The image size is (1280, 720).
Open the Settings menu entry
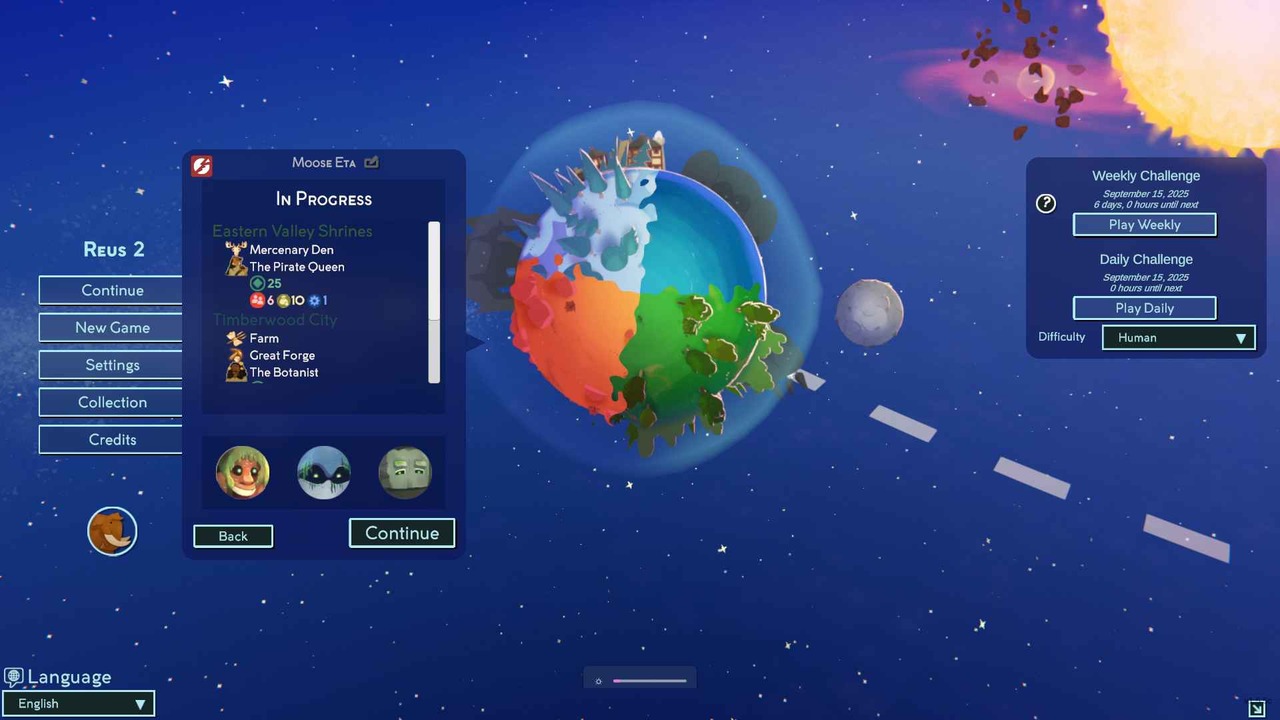(x=112, y=364)
